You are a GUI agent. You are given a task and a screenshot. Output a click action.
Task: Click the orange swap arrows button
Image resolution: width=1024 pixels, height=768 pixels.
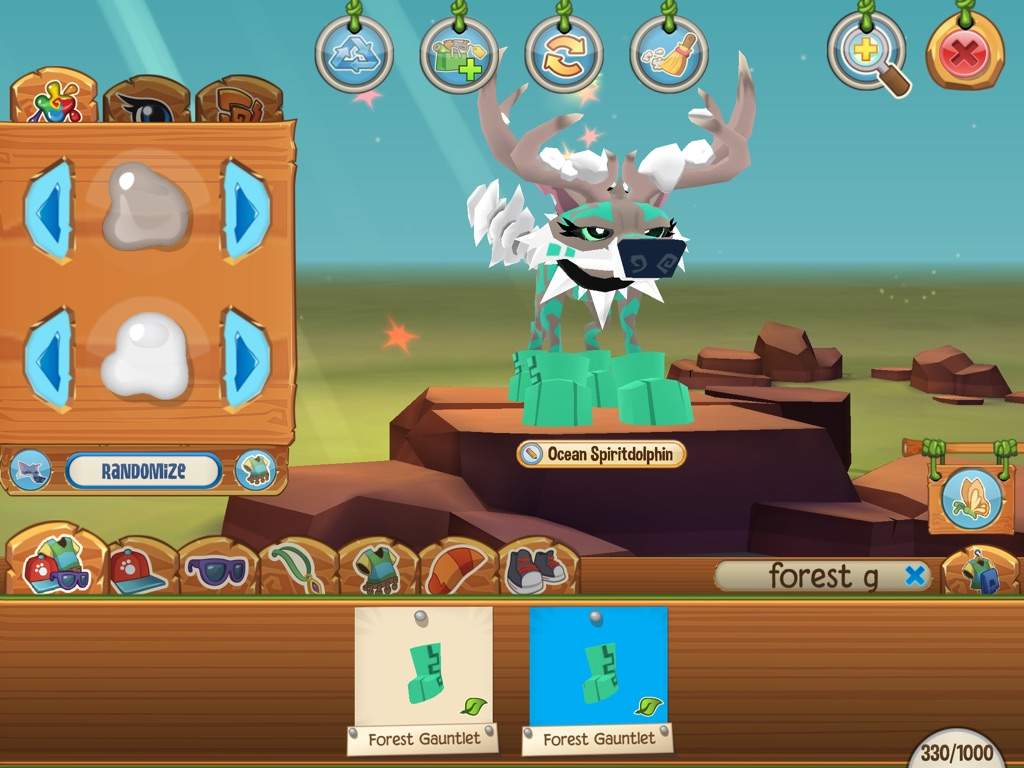564,54
